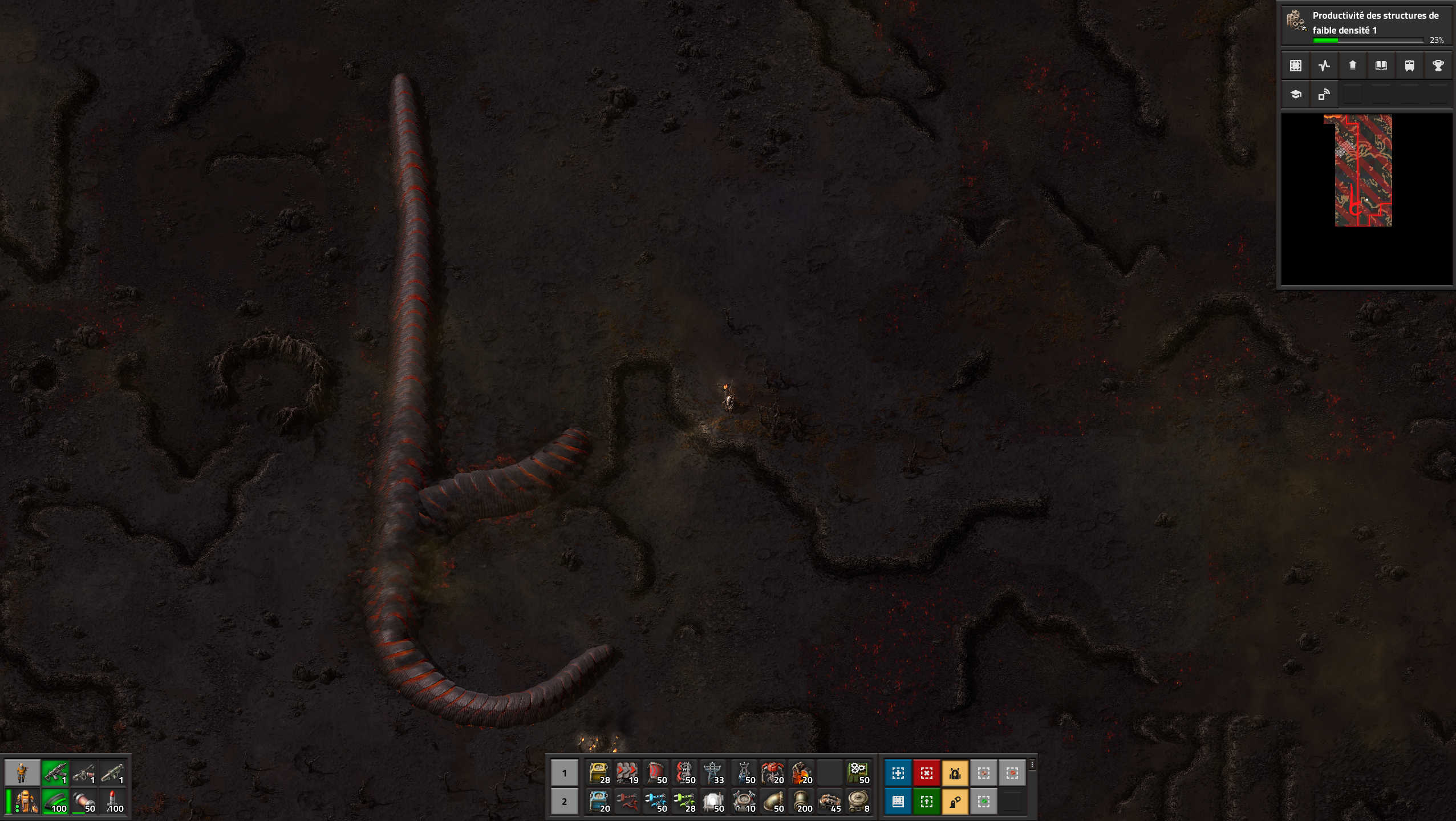
Task: Open the graduation cap tips button
Action: 1296,94
